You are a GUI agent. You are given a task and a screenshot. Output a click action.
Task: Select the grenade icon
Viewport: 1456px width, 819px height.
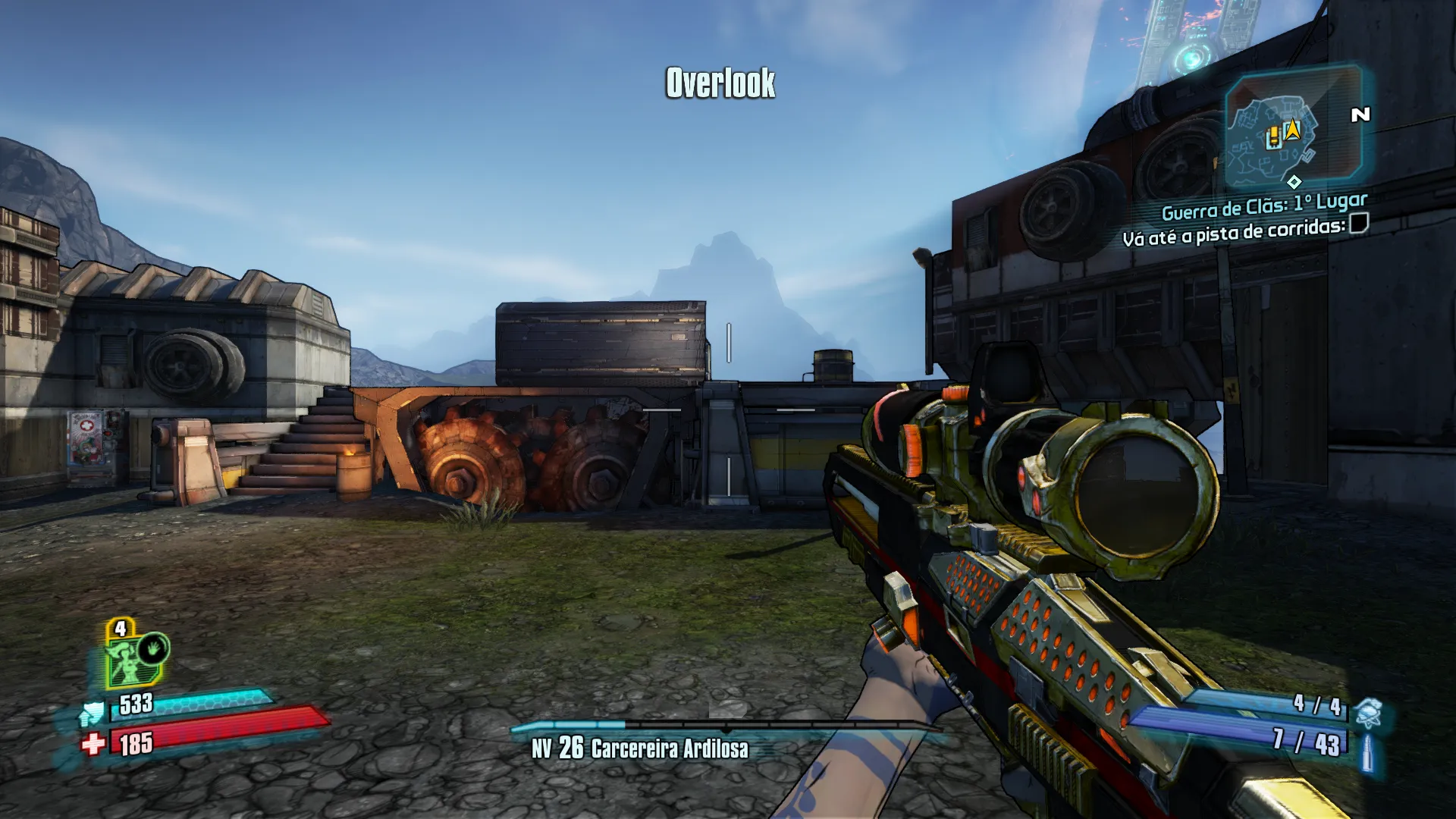click(1368, 713)
